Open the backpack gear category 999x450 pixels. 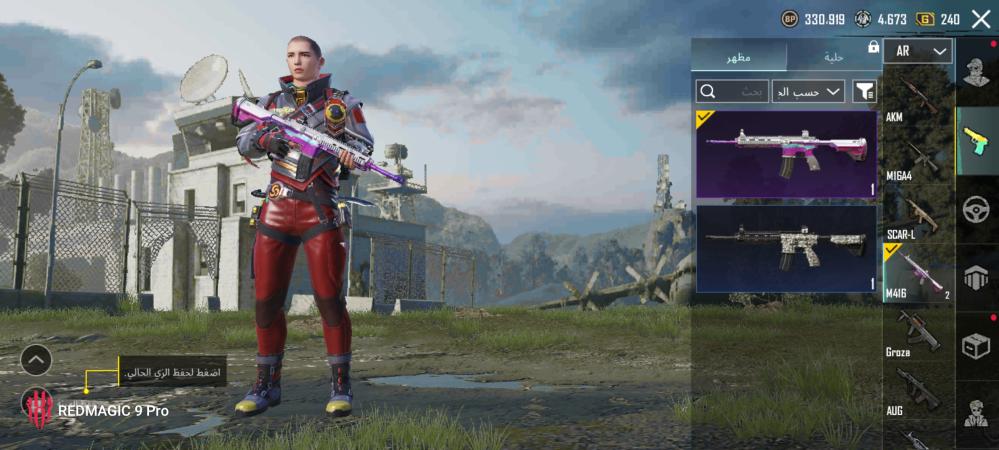976,277
